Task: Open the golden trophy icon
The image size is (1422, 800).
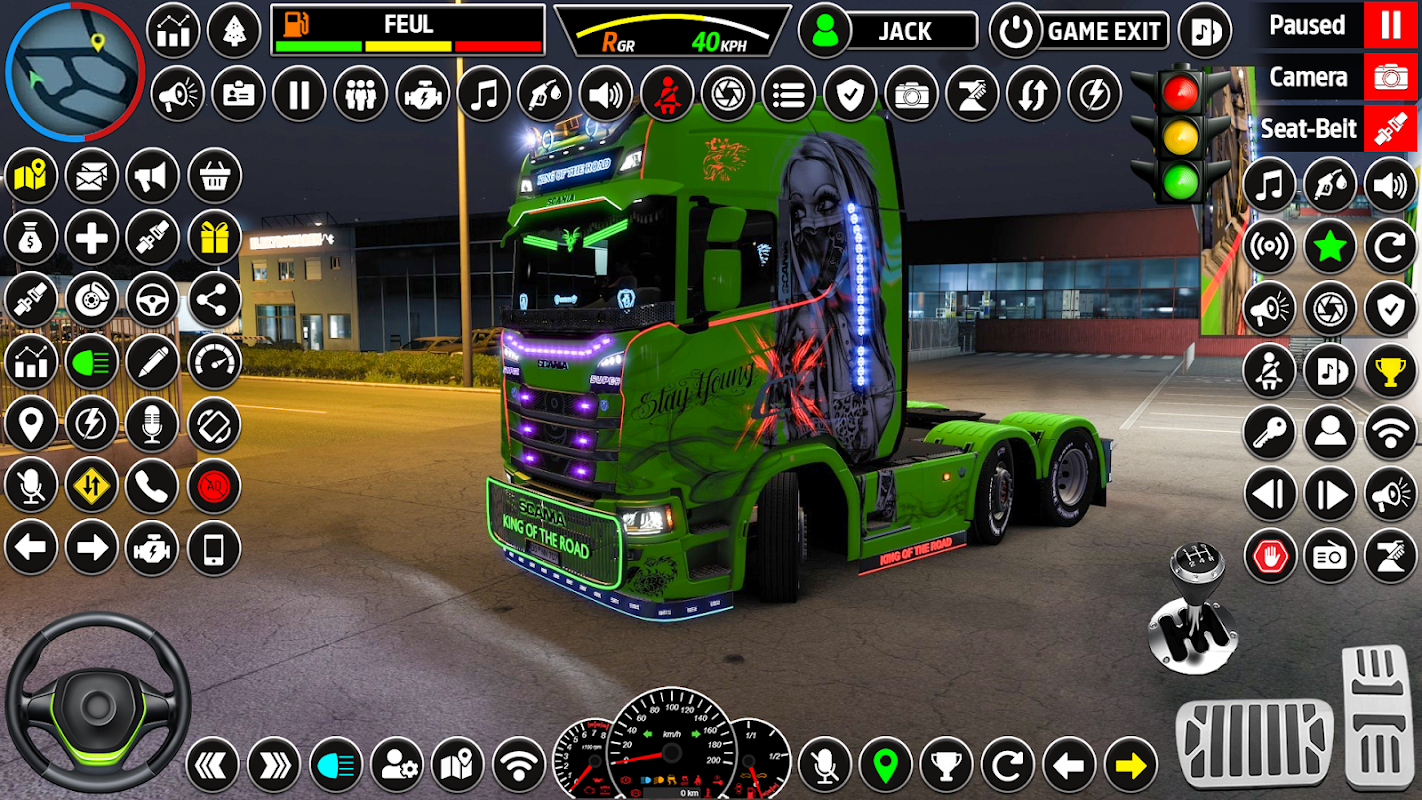Action: [x=1390, y=371]
